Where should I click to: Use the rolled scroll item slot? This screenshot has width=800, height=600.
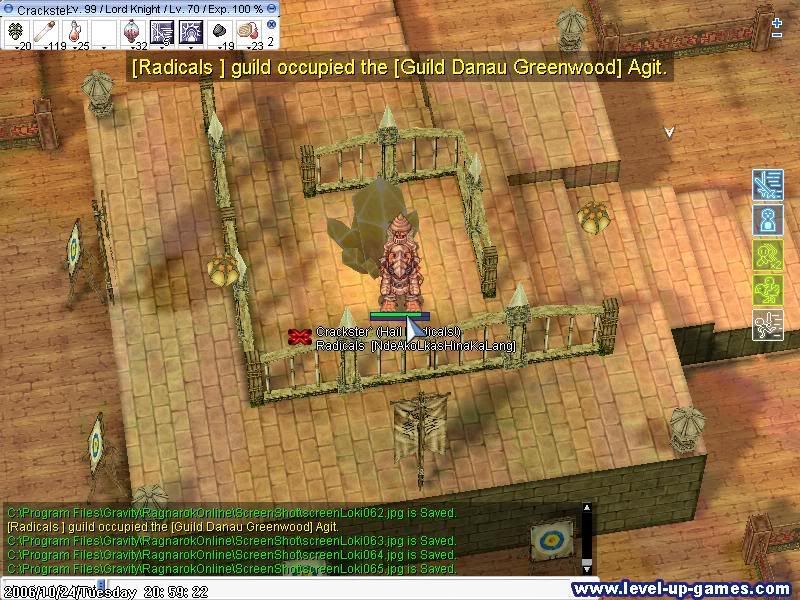click(249, 32)
